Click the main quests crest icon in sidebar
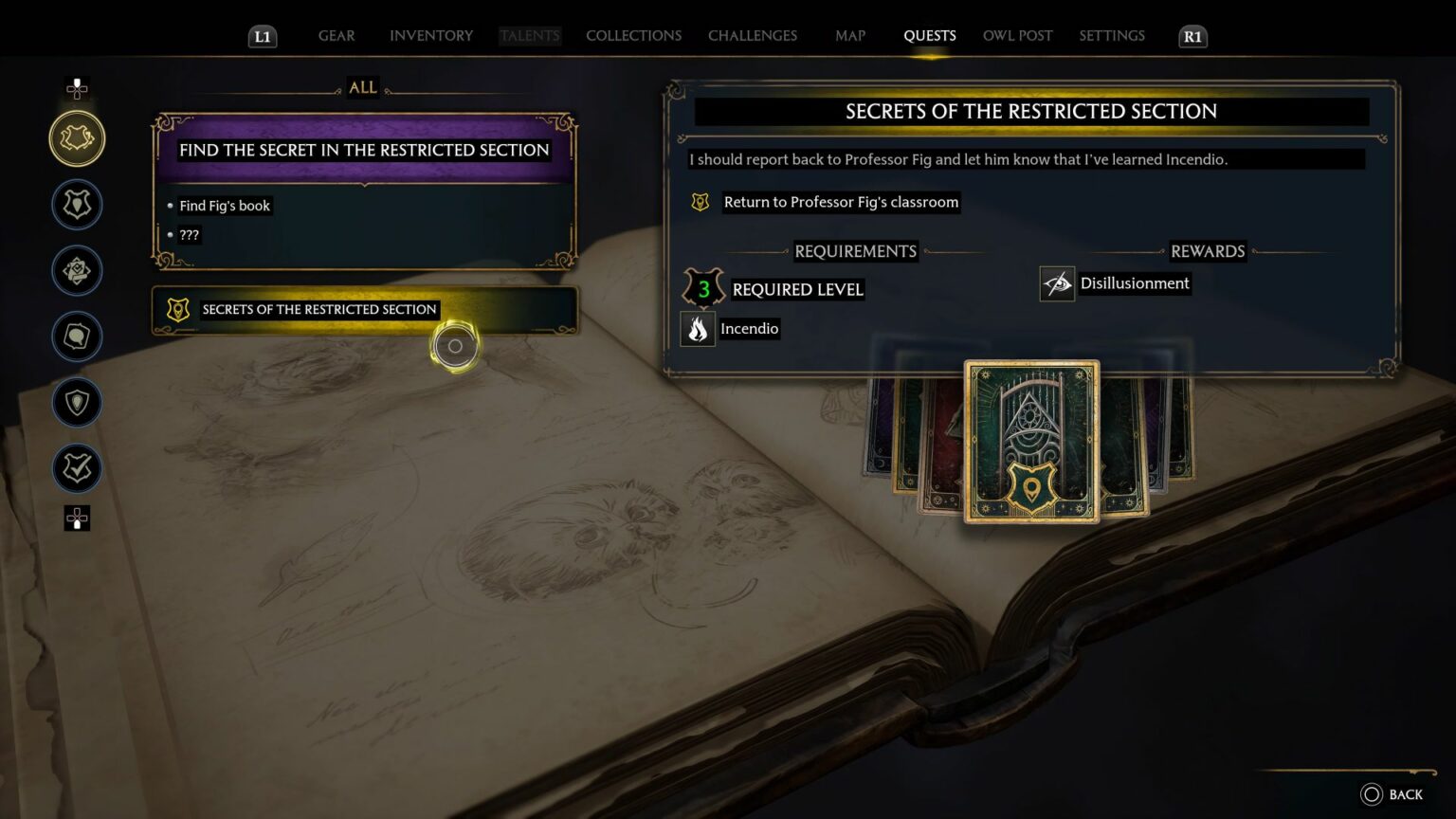1456x819 pixels. coord(77,204)
